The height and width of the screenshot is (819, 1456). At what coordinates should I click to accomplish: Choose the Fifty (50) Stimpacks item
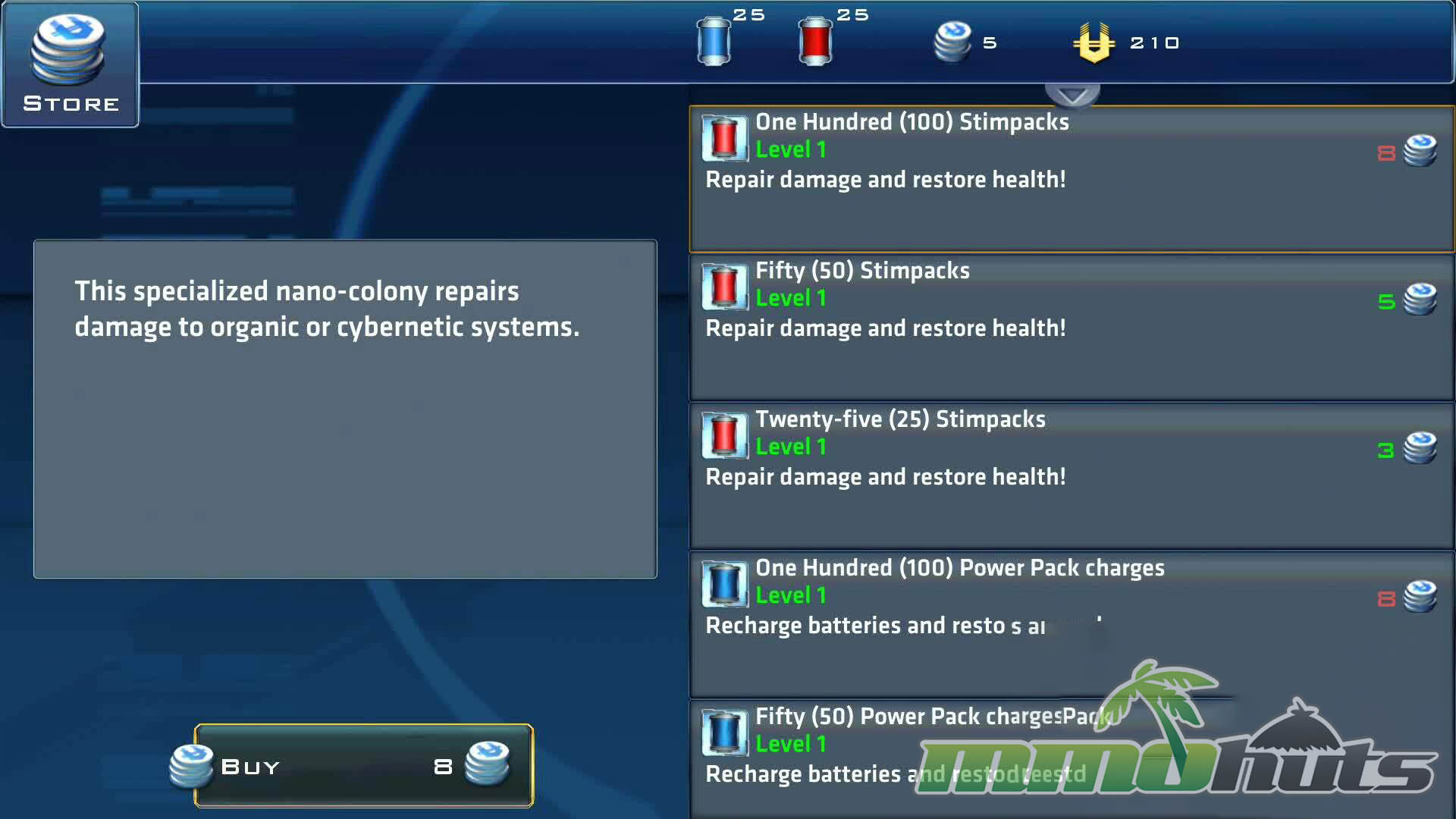(x=1071, y=328)
